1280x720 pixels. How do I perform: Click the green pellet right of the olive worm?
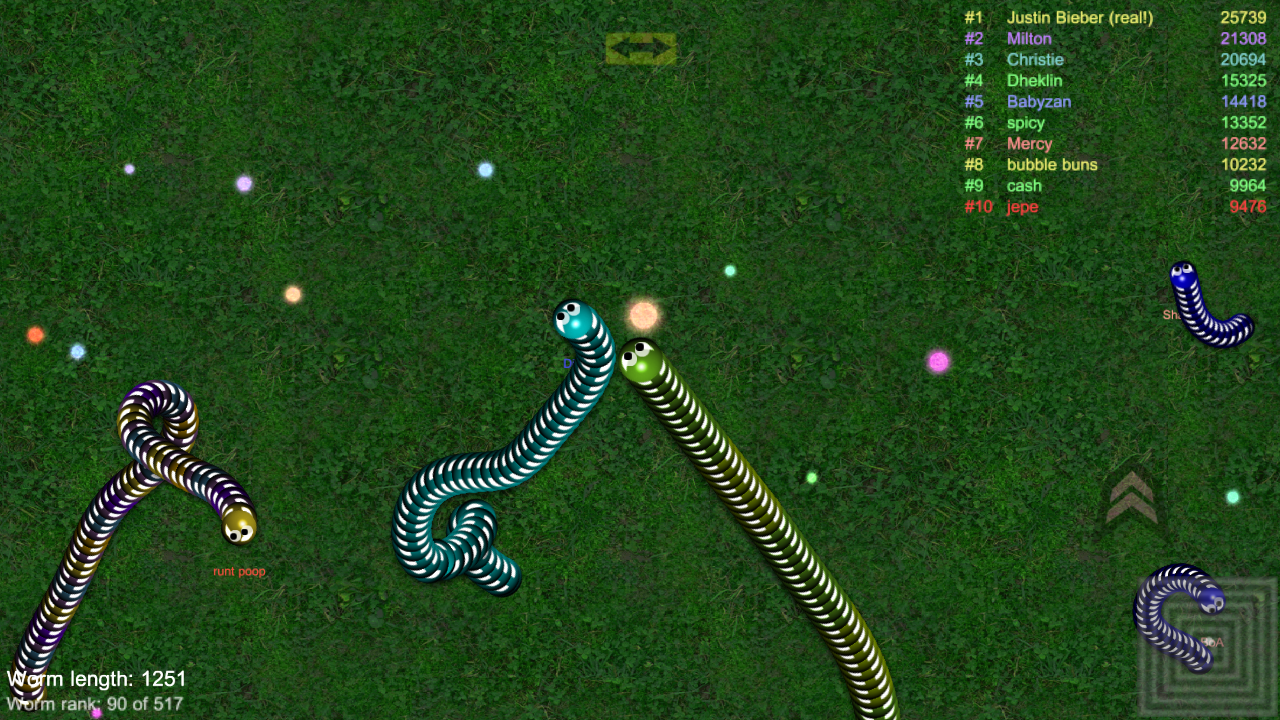tap(813, 478)
